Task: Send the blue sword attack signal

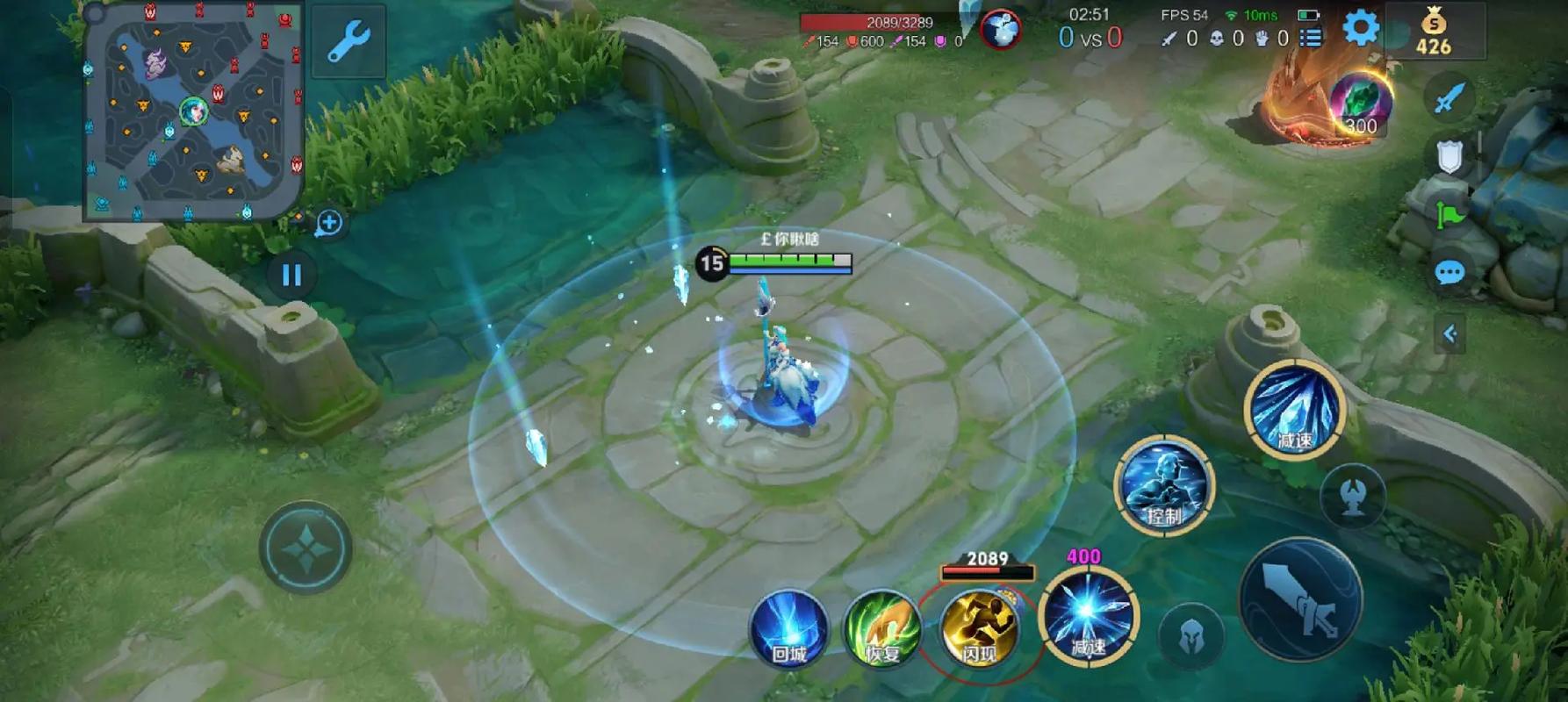Action: click(1449, 97)
